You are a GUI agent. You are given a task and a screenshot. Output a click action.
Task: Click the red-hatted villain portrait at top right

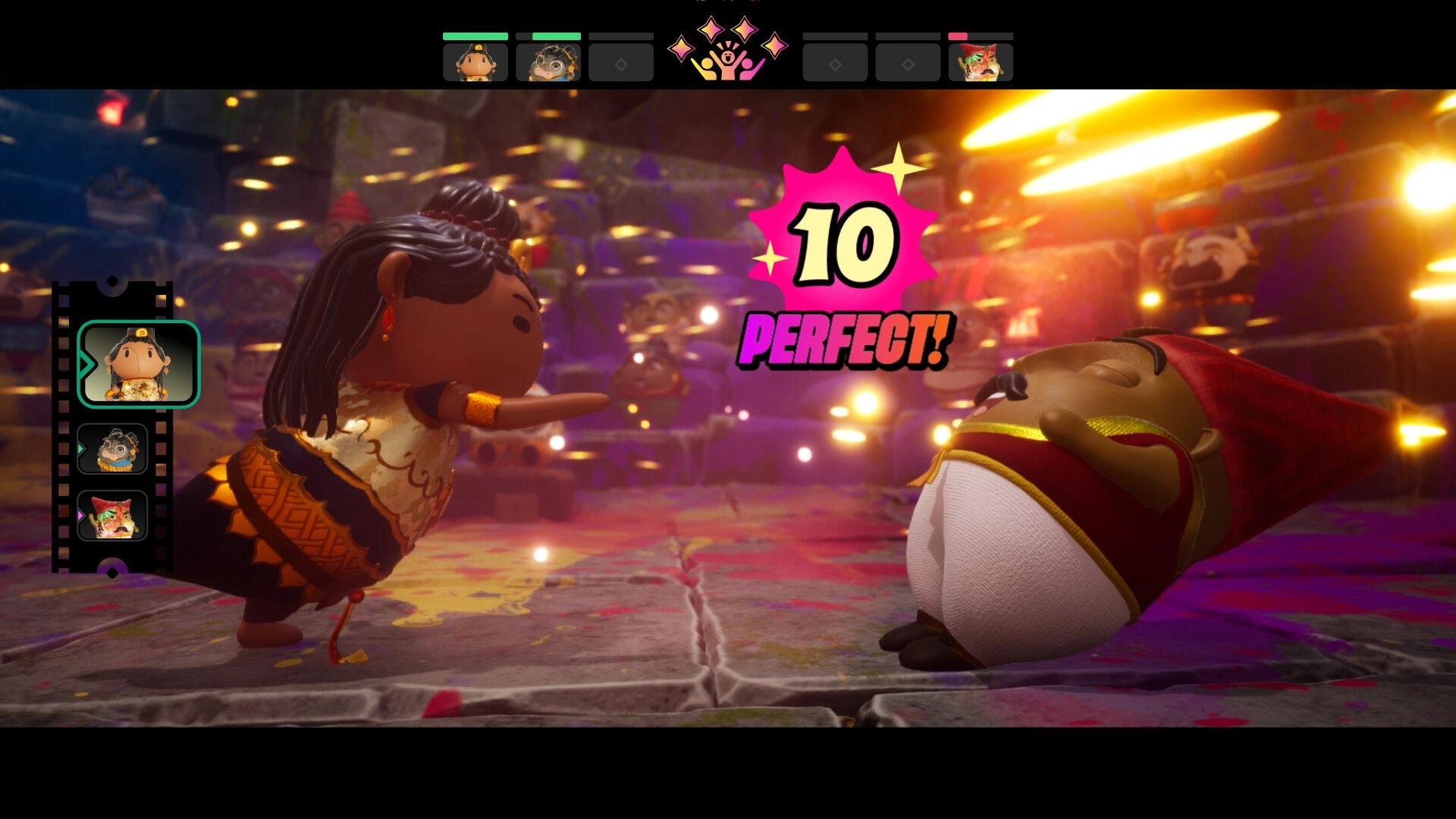pyautogui.click(x=981, y=61)
